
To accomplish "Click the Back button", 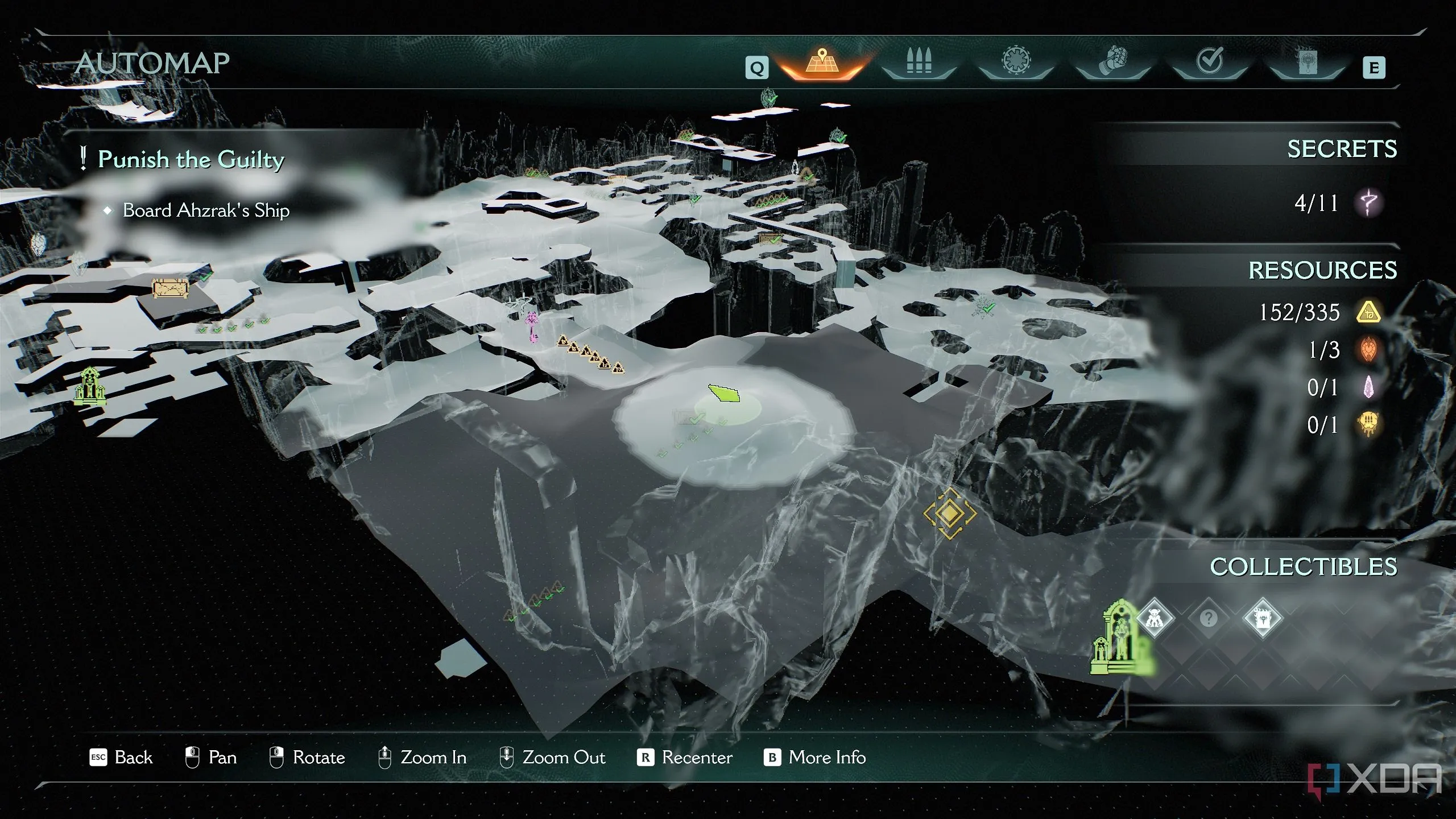I will tap(121, 758).
